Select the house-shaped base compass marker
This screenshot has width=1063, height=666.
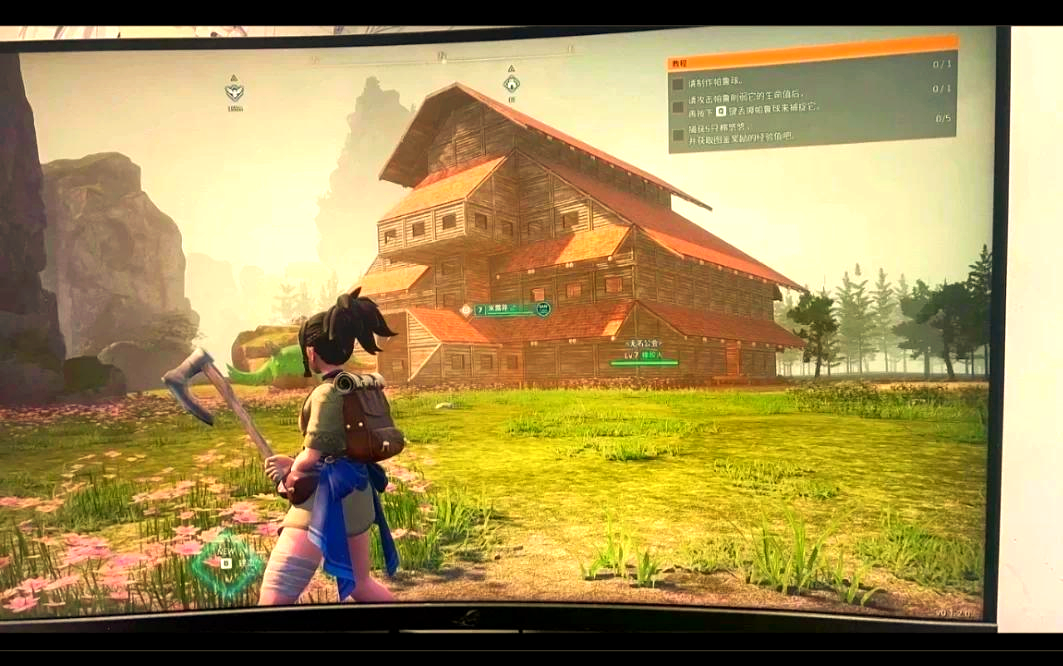pos(511,84)
